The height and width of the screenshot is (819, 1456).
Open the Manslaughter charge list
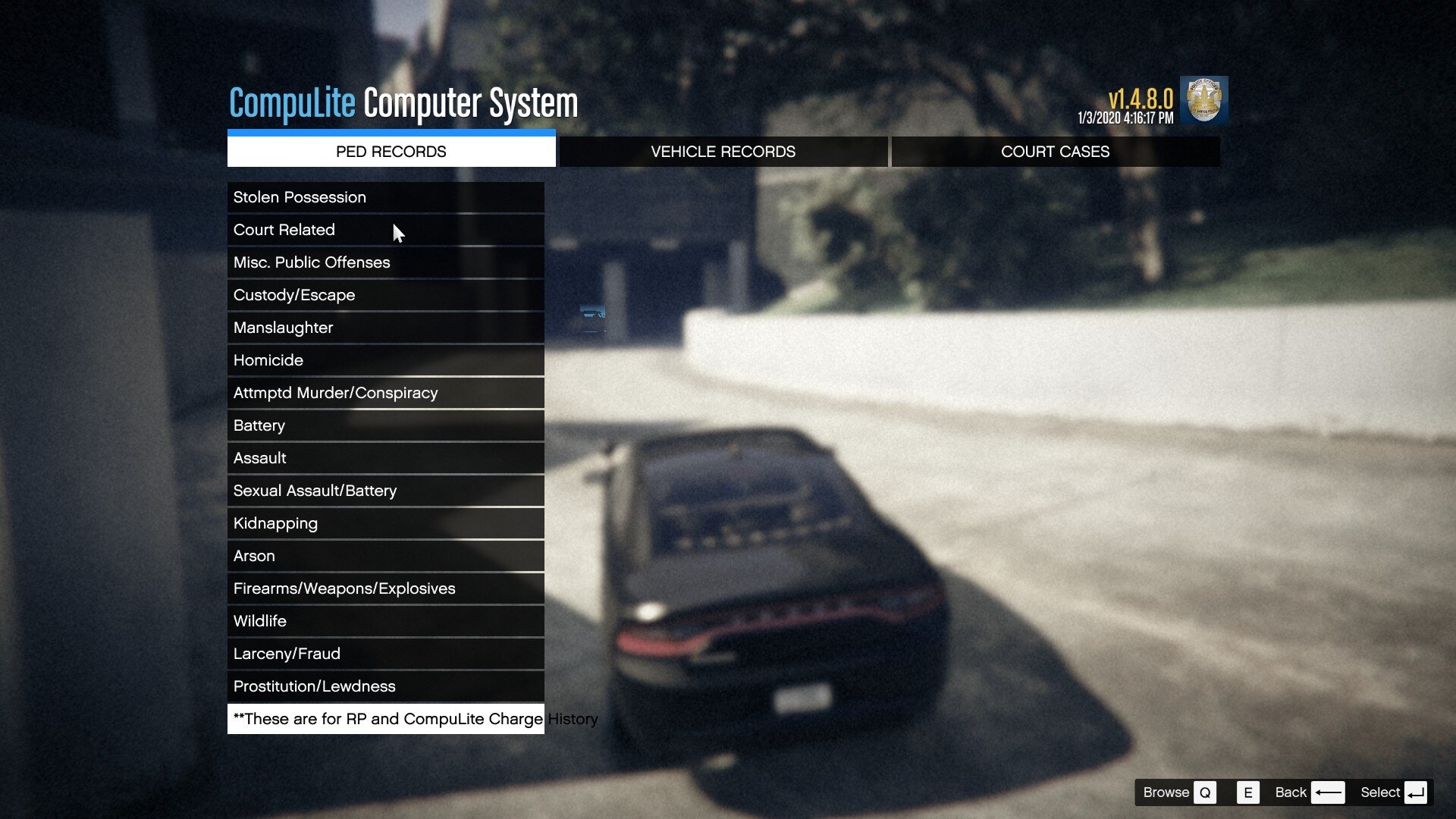(385, 328)
